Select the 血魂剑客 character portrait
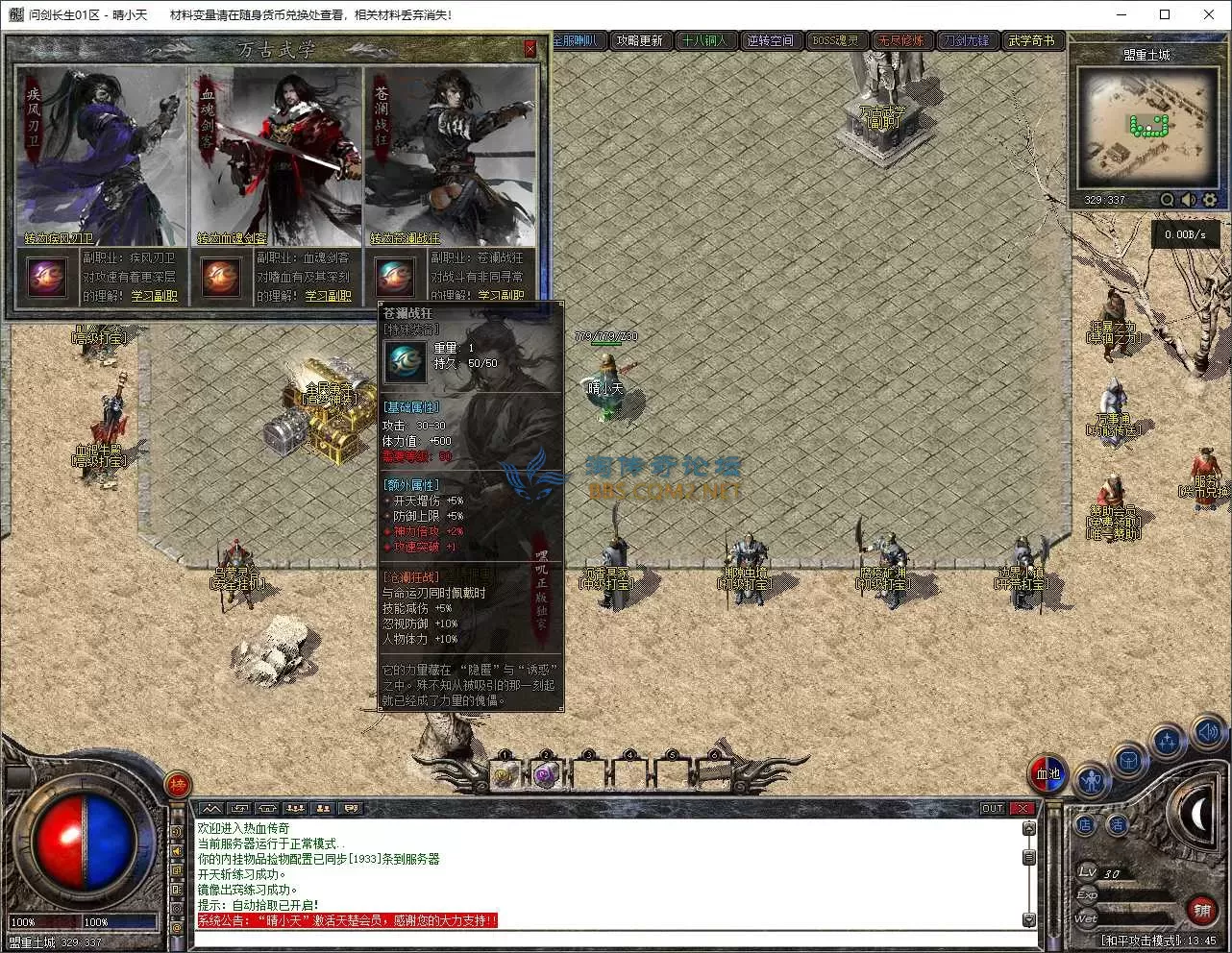 pos(276,154)
